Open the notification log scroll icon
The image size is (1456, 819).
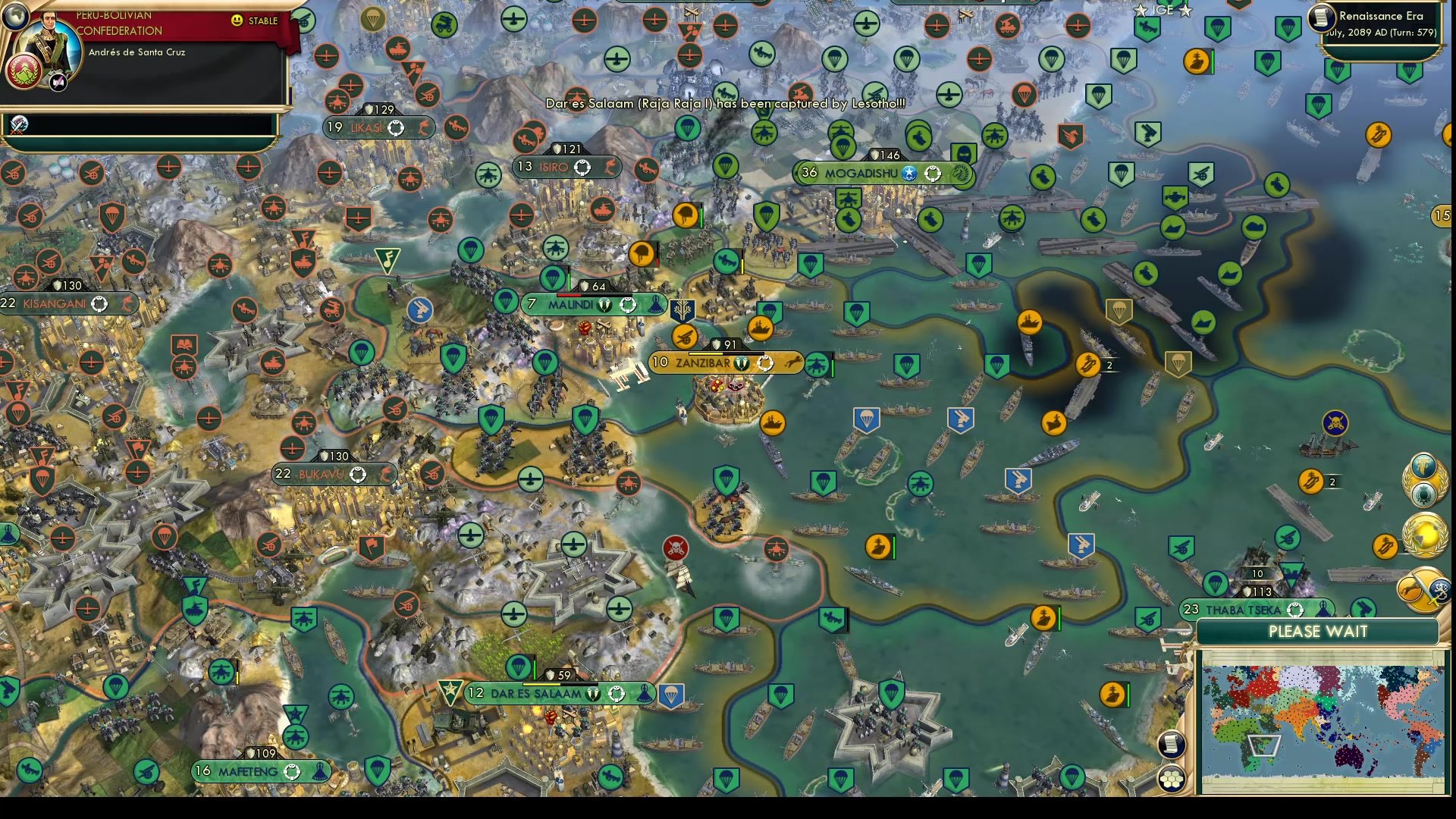[x=1172, y=743]
